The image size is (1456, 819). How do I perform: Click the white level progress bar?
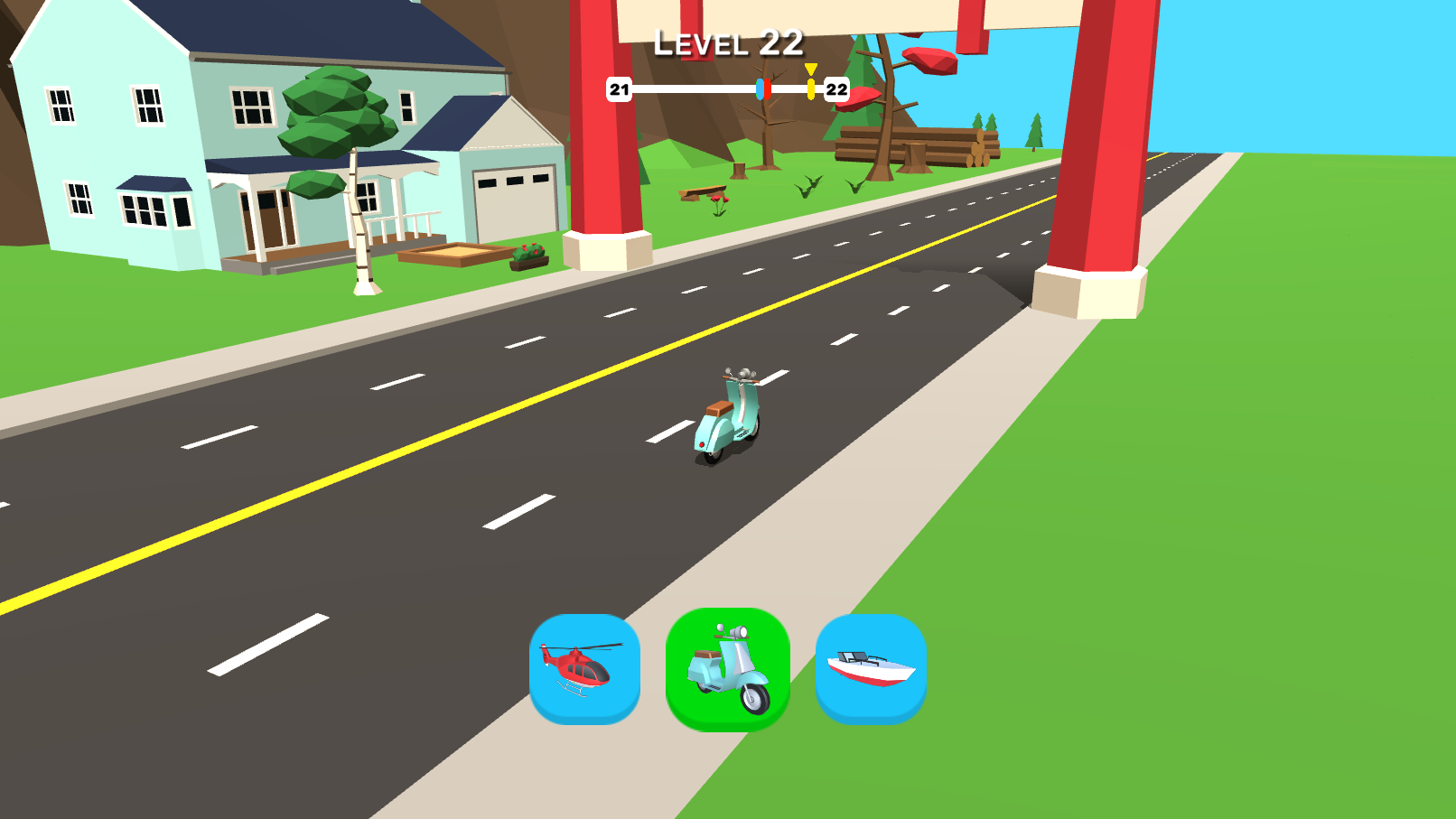pyautogui.click(x=695, y=89)
